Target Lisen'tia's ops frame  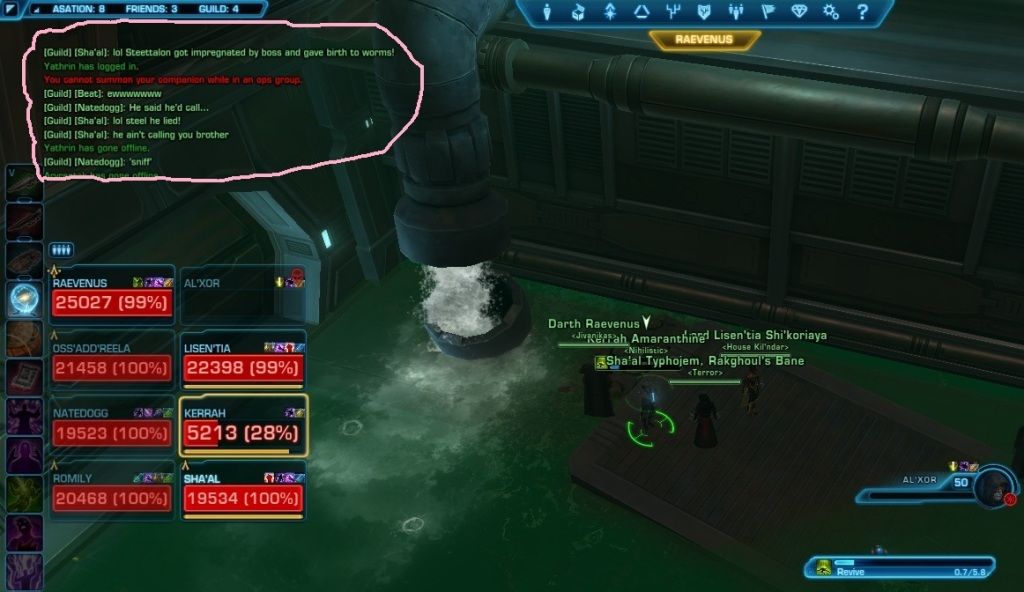[x=242, y=362]
